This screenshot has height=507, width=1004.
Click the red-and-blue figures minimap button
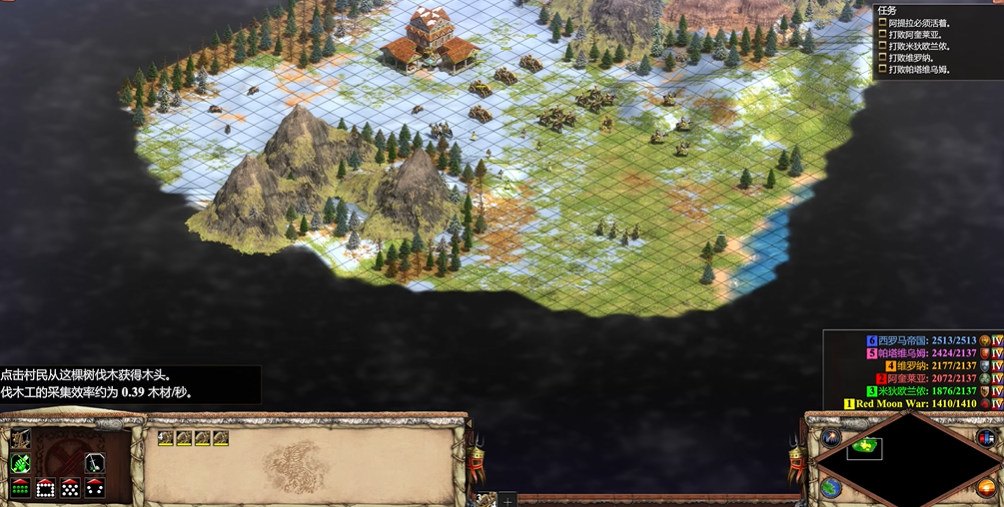pos(985,438)
